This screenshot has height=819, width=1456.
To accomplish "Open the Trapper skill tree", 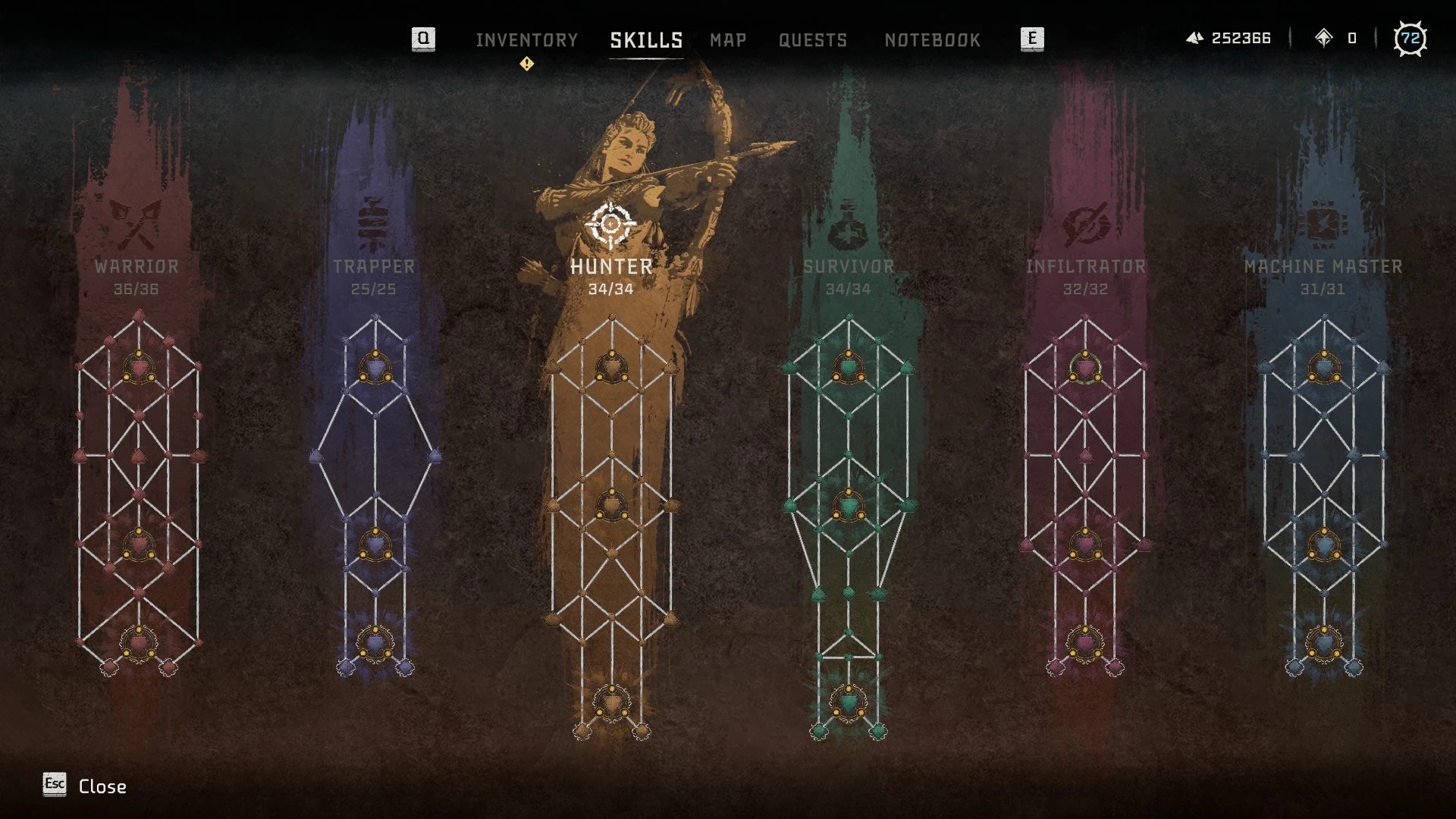I will coord(374,267).
